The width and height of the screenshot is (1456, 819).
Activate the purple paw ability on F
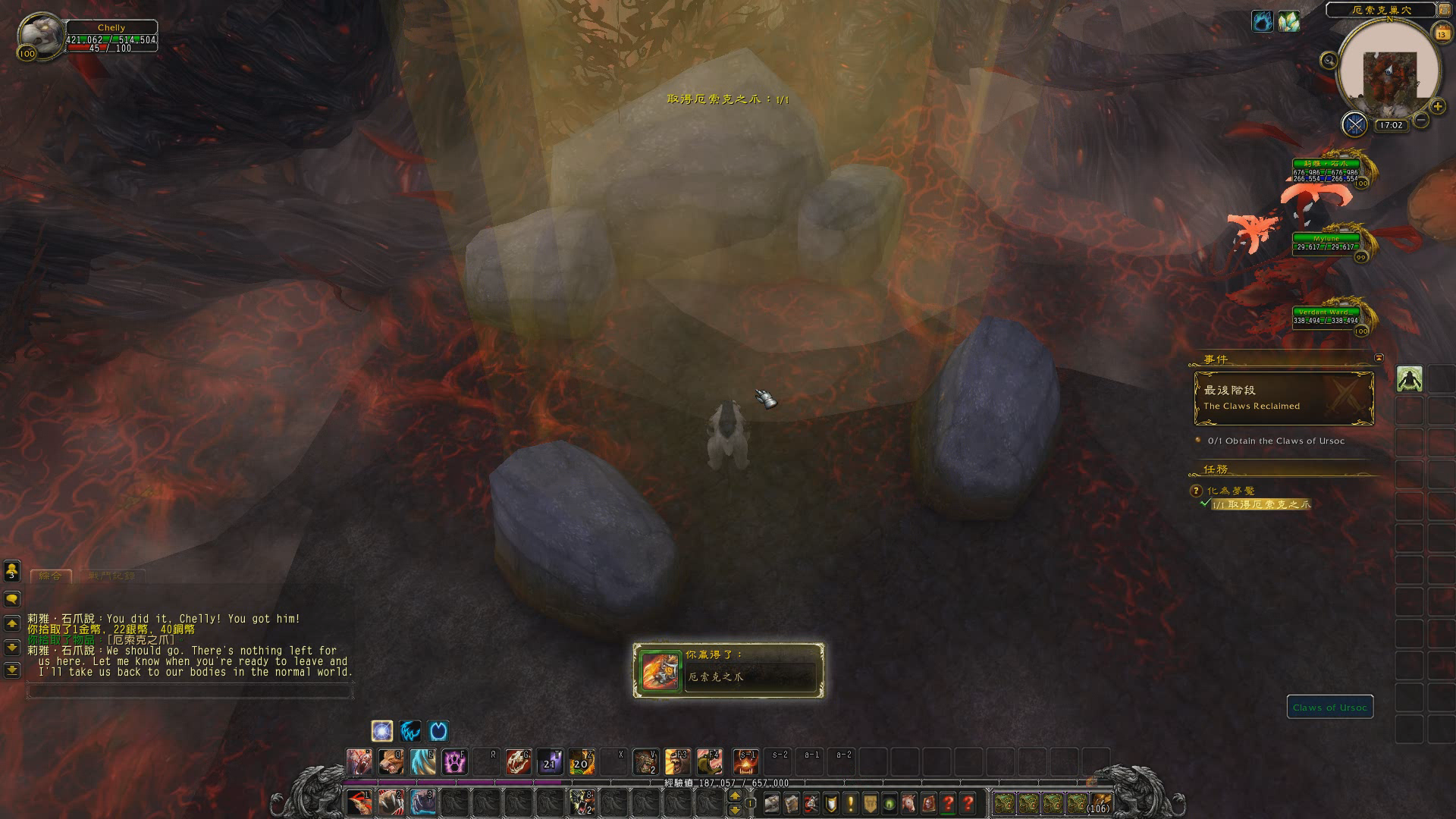coord(455,761)
